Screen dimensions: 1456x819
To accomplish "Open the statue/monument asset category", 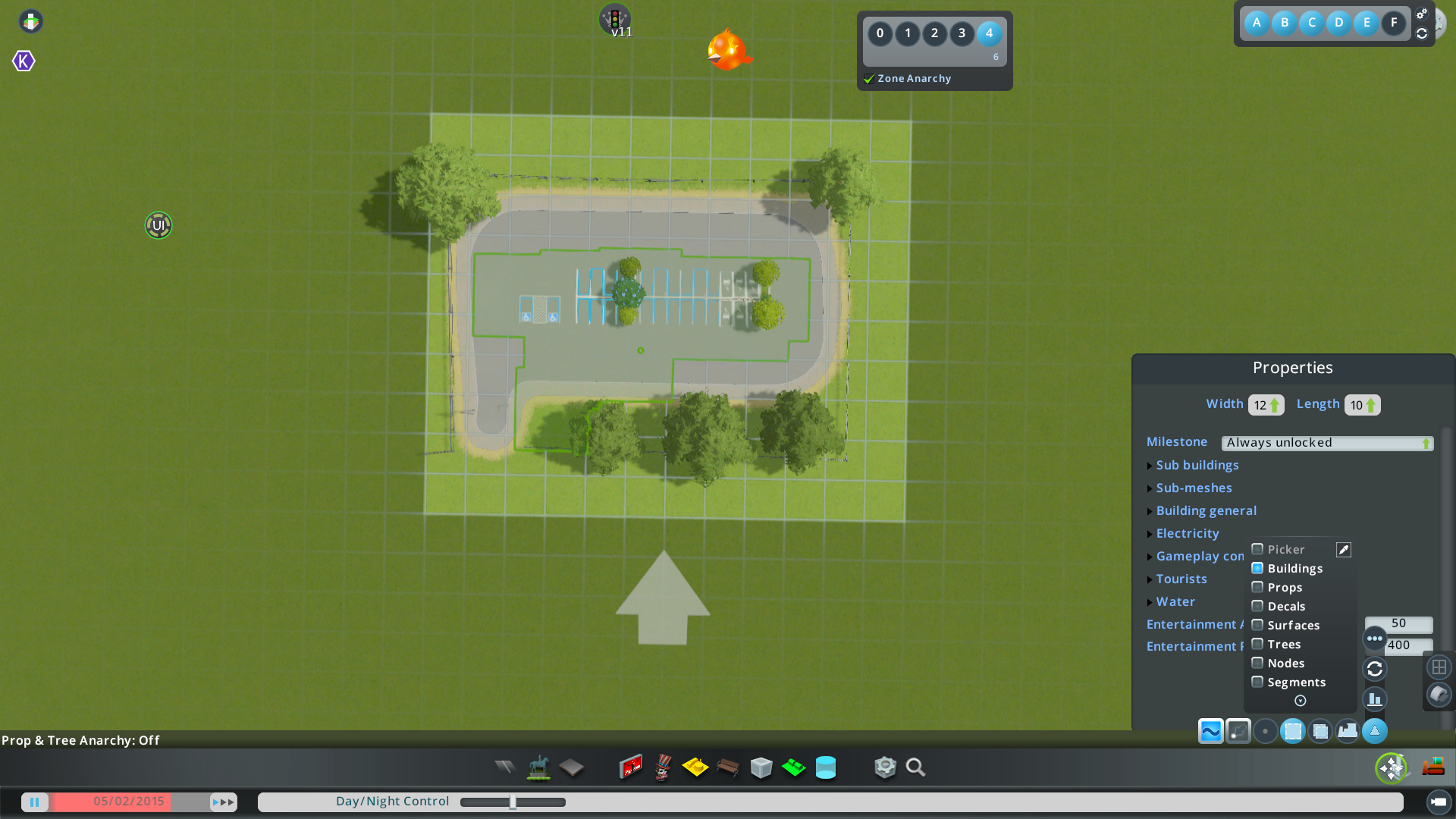I will click(x=538, y=767).
